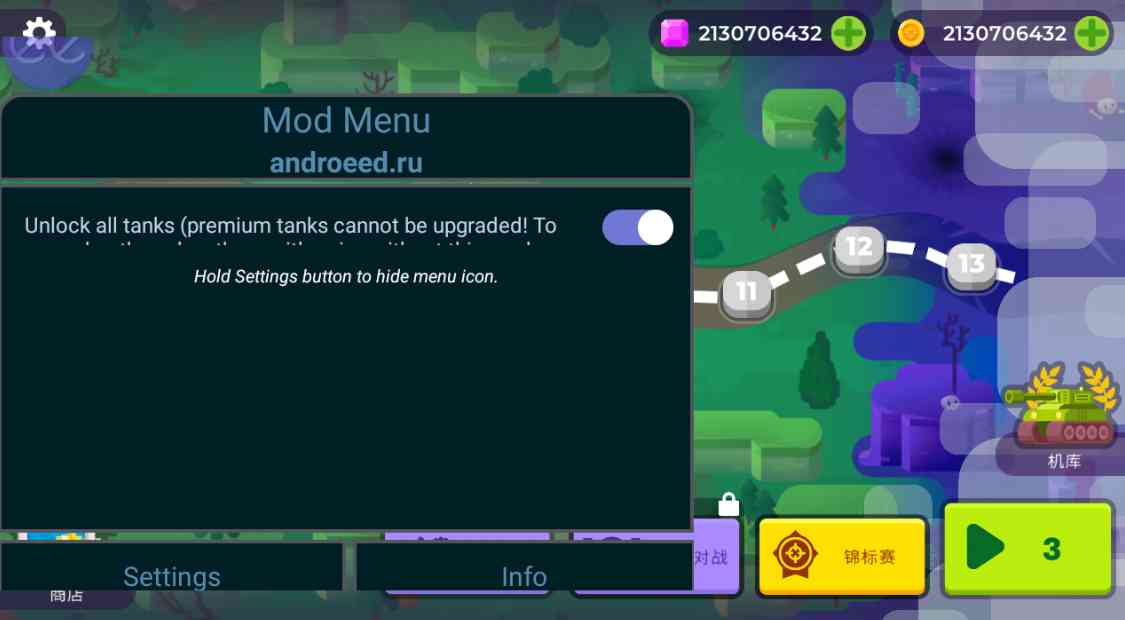Switch to the mod menu Info tab
The width and height of the screenshot is (1125, 620).
pyautogui.click(x=524, y=575)
